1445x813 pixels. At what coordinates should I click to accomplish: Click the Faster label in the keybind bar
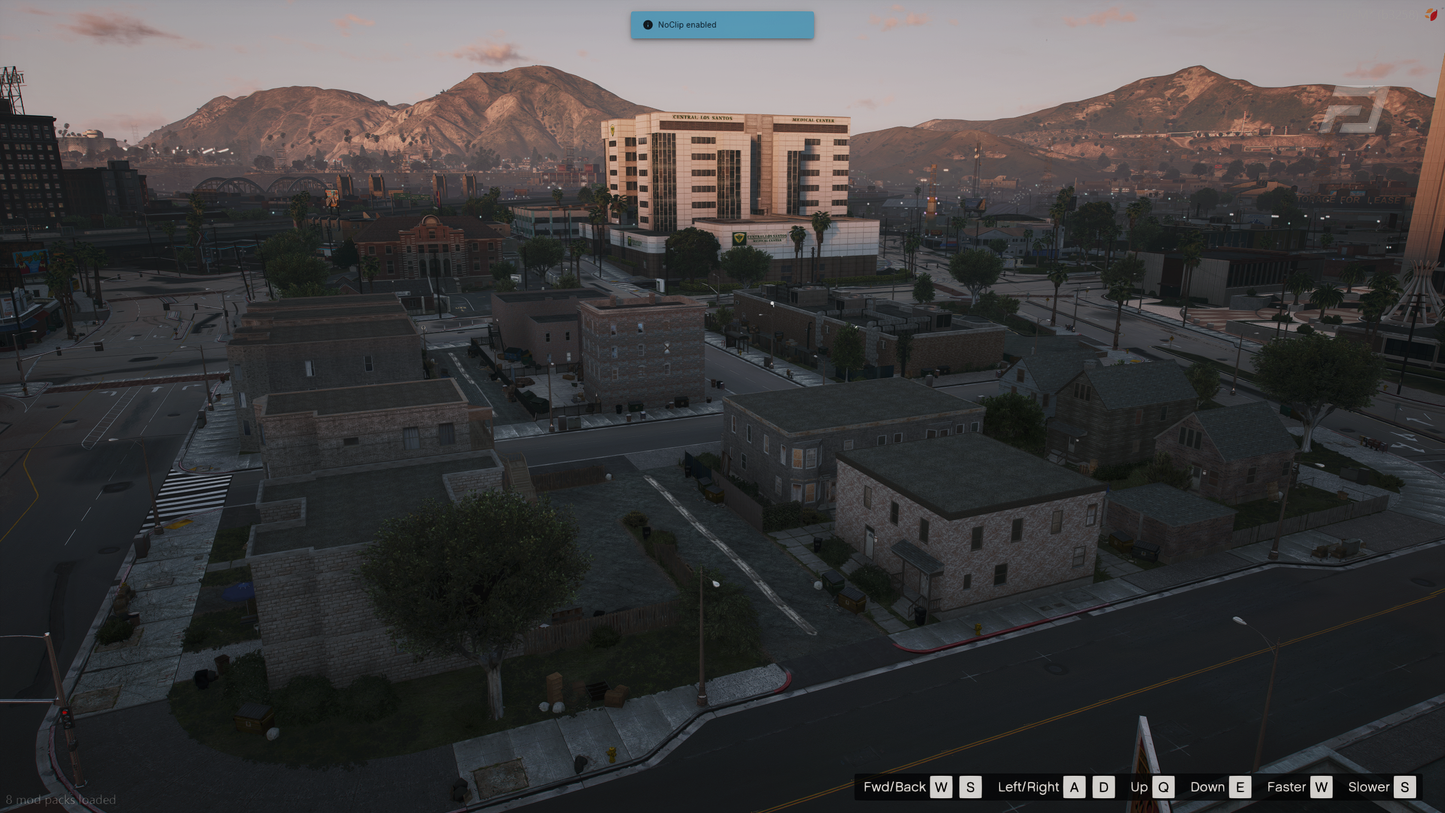1286,787
